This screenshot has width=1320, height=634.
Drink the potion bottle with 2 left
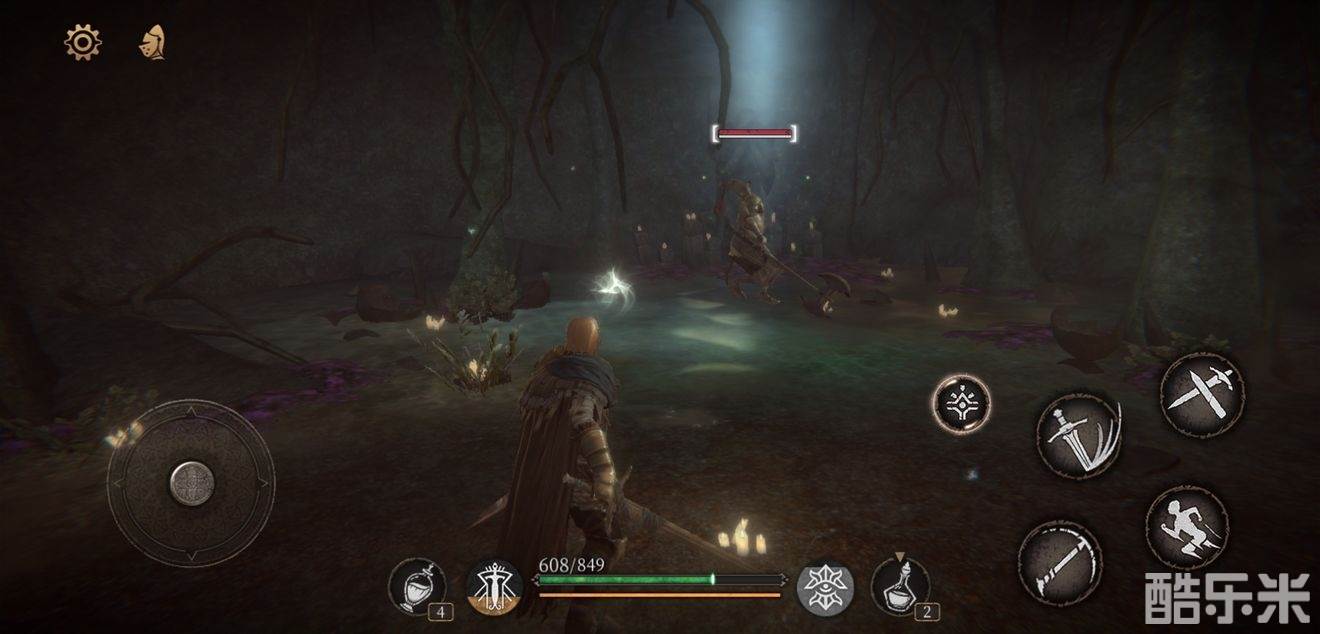click(x=899, y=587)
